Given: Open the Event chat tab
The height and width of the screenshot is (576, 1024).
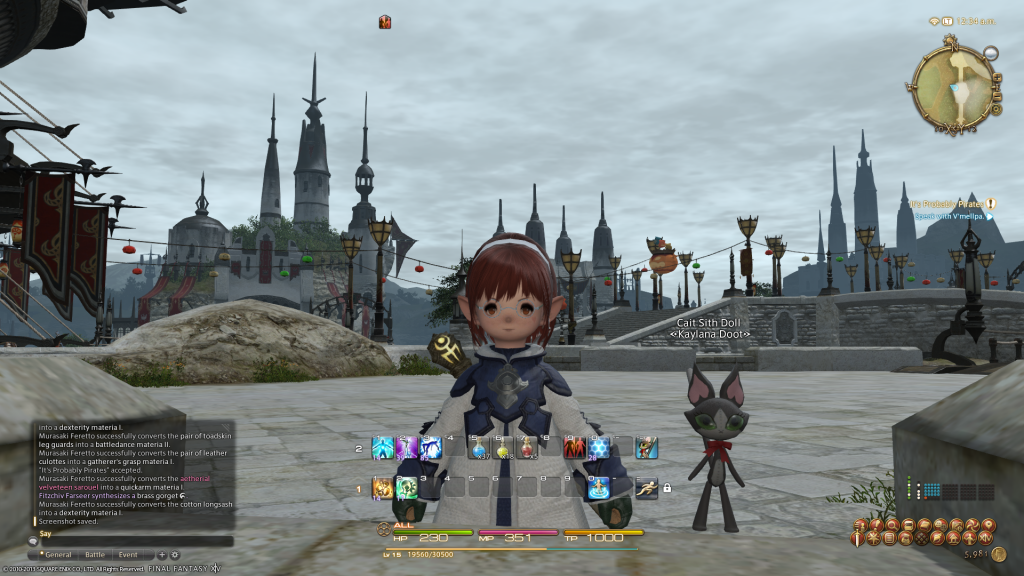Looking at the screenshot, I should (128, 554).
